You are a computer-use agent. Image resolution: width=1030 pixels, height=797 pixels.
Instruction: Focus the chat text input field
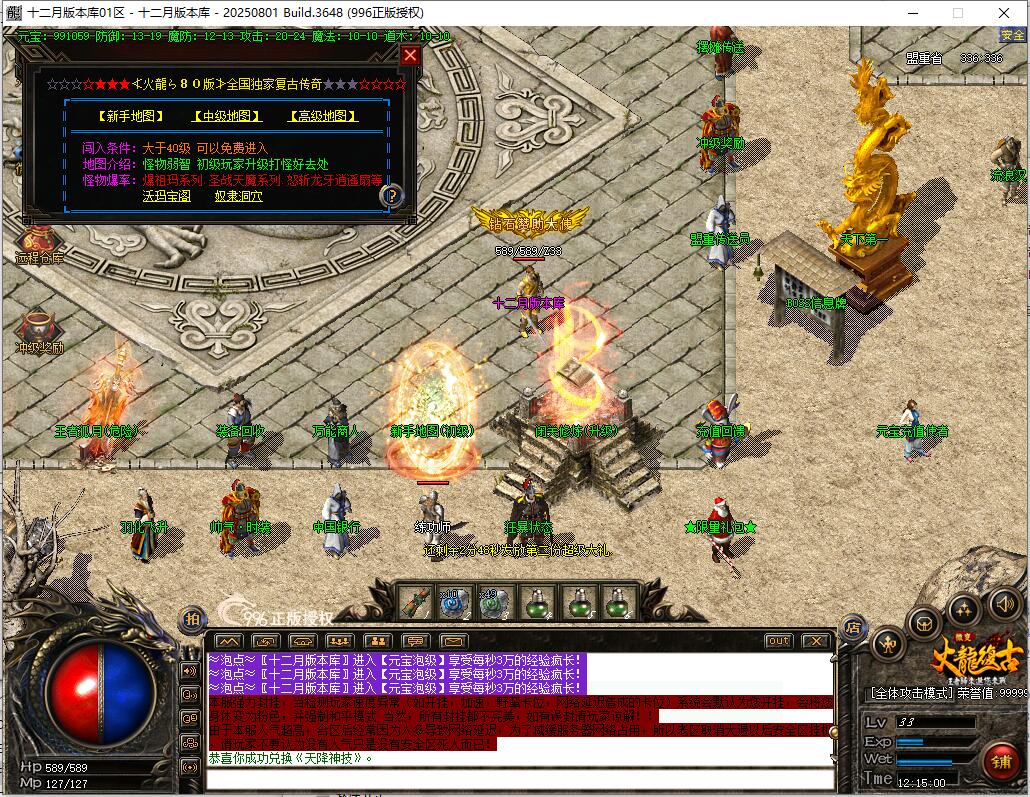(520, 778)
